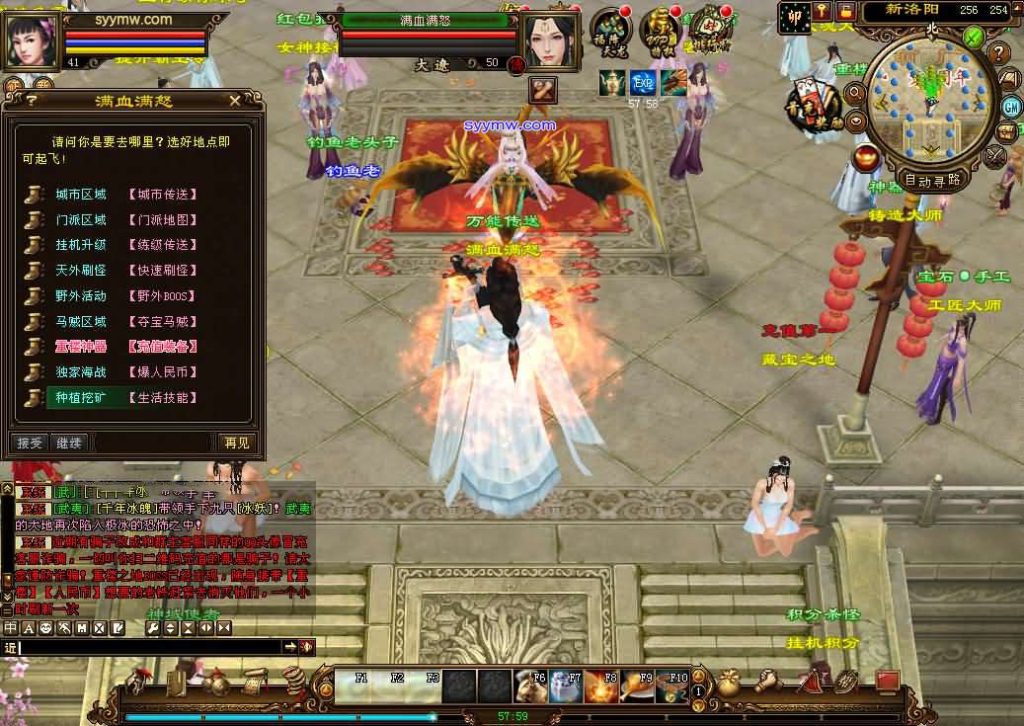
Task: Activate the F8 fire skill slot
Action: click(603, 685)
